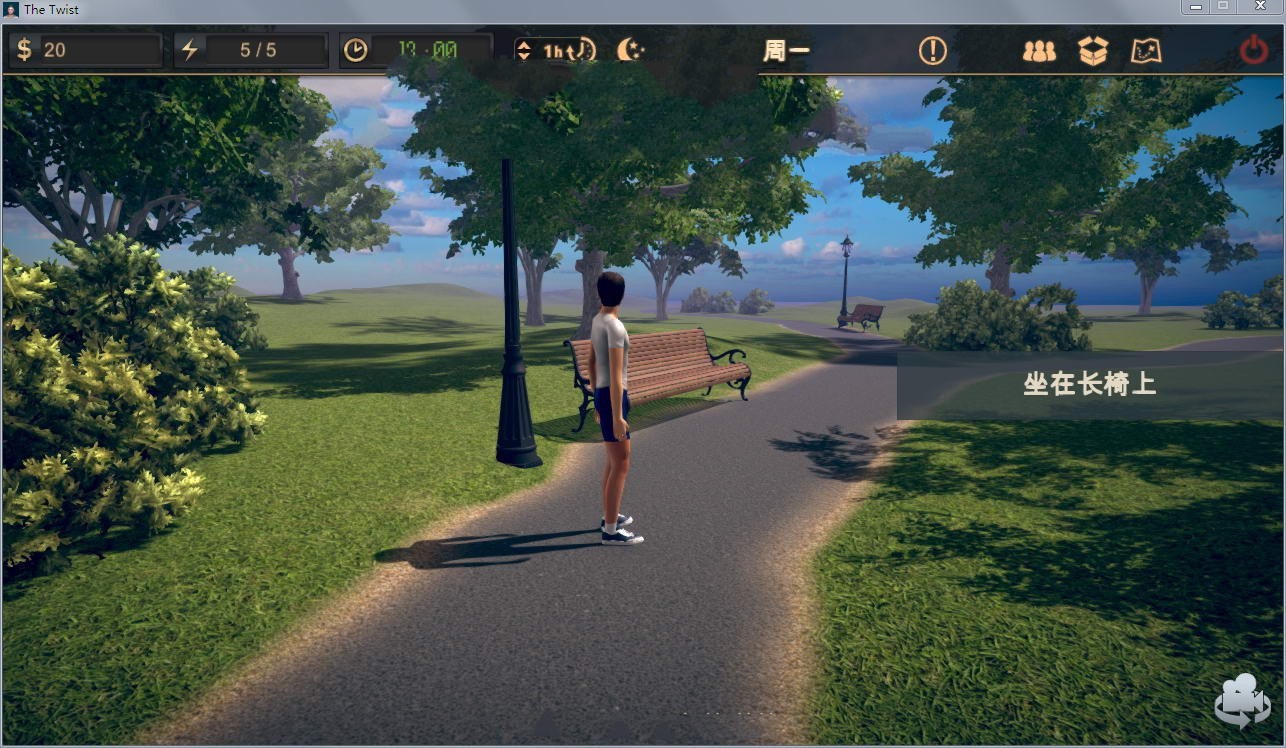Switch camera view with the camera icon
The image size is (1286, 748).
click(x=1241, y=701)
